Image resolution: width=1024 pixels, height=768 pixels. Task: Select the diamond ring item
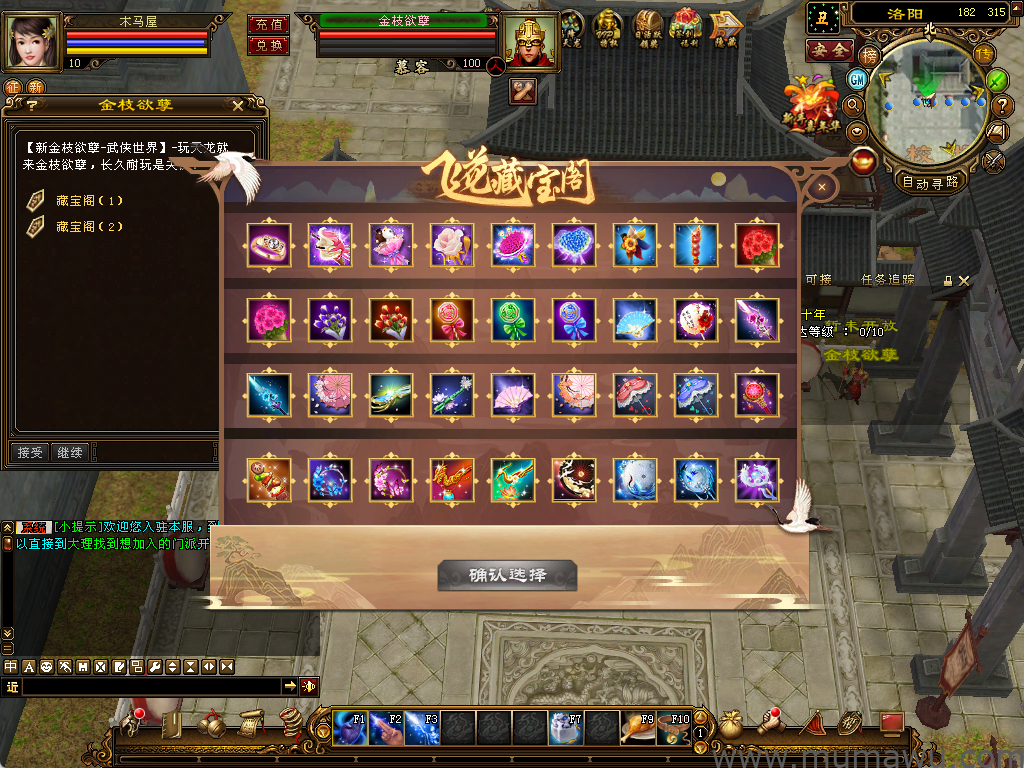[x=269, y=245]
